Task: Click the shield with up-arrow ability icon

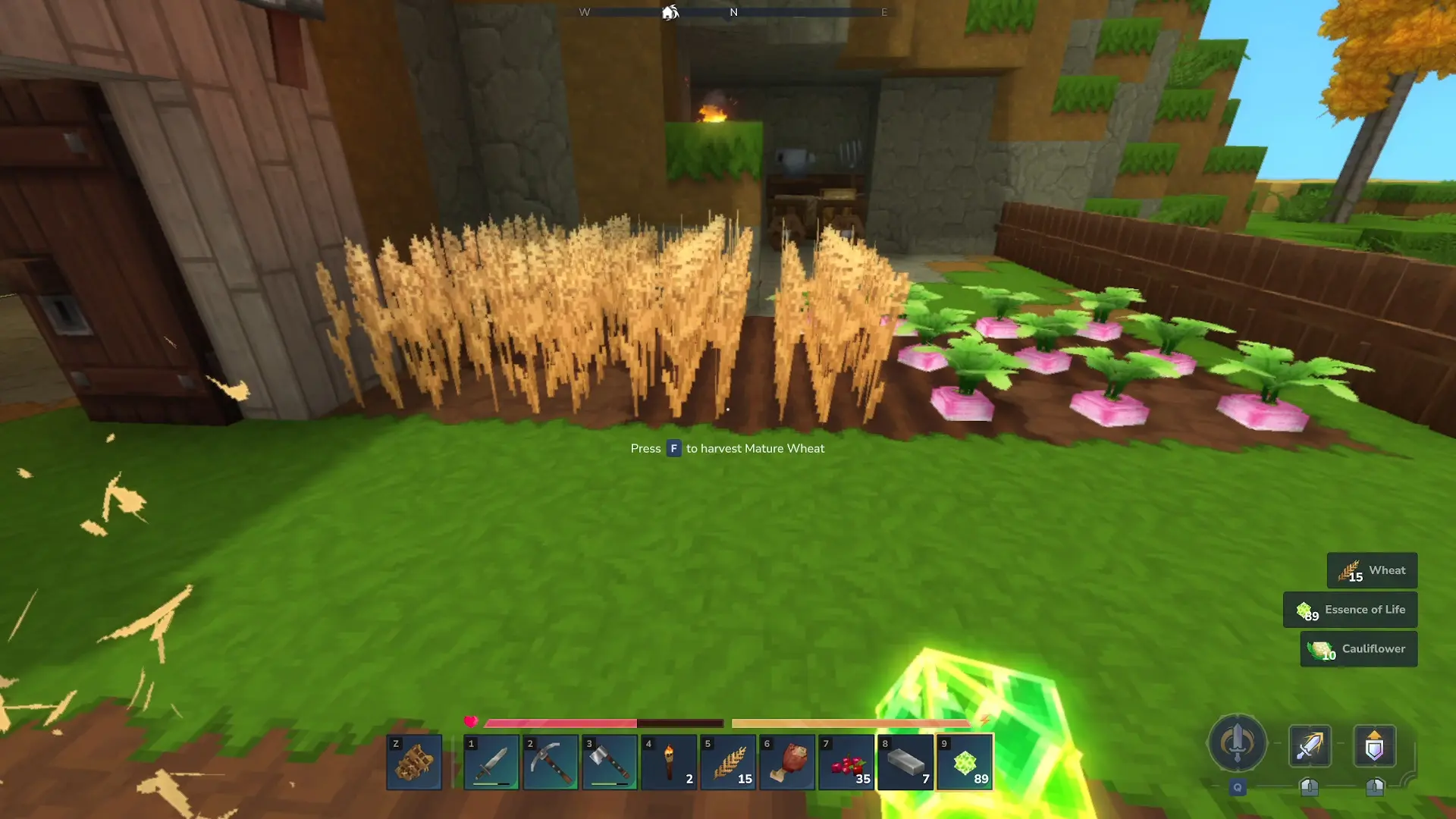Action: click(x=1374, y=746)
